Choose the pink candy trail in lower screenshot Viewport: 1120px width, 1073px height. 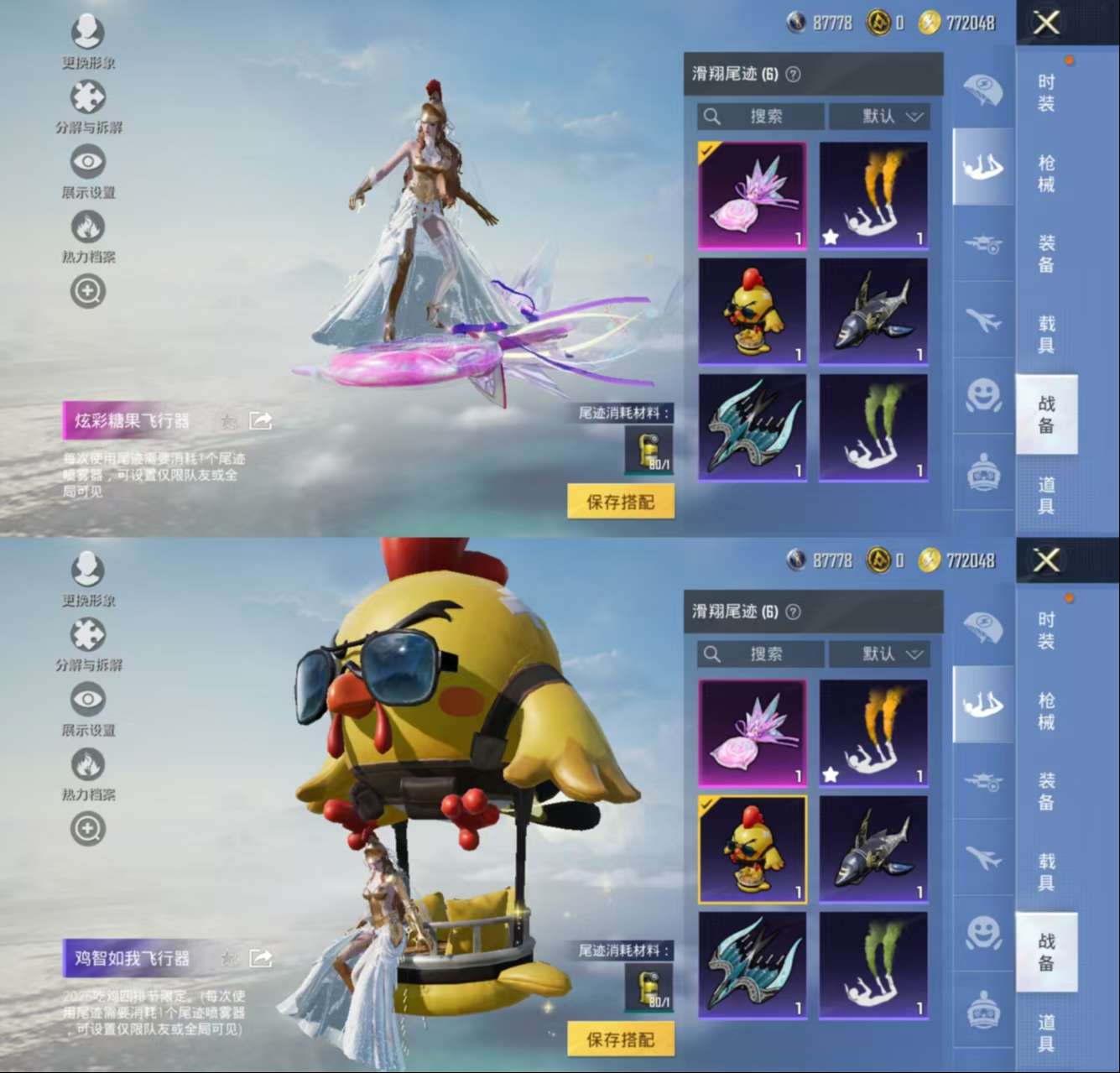(753, 732)
